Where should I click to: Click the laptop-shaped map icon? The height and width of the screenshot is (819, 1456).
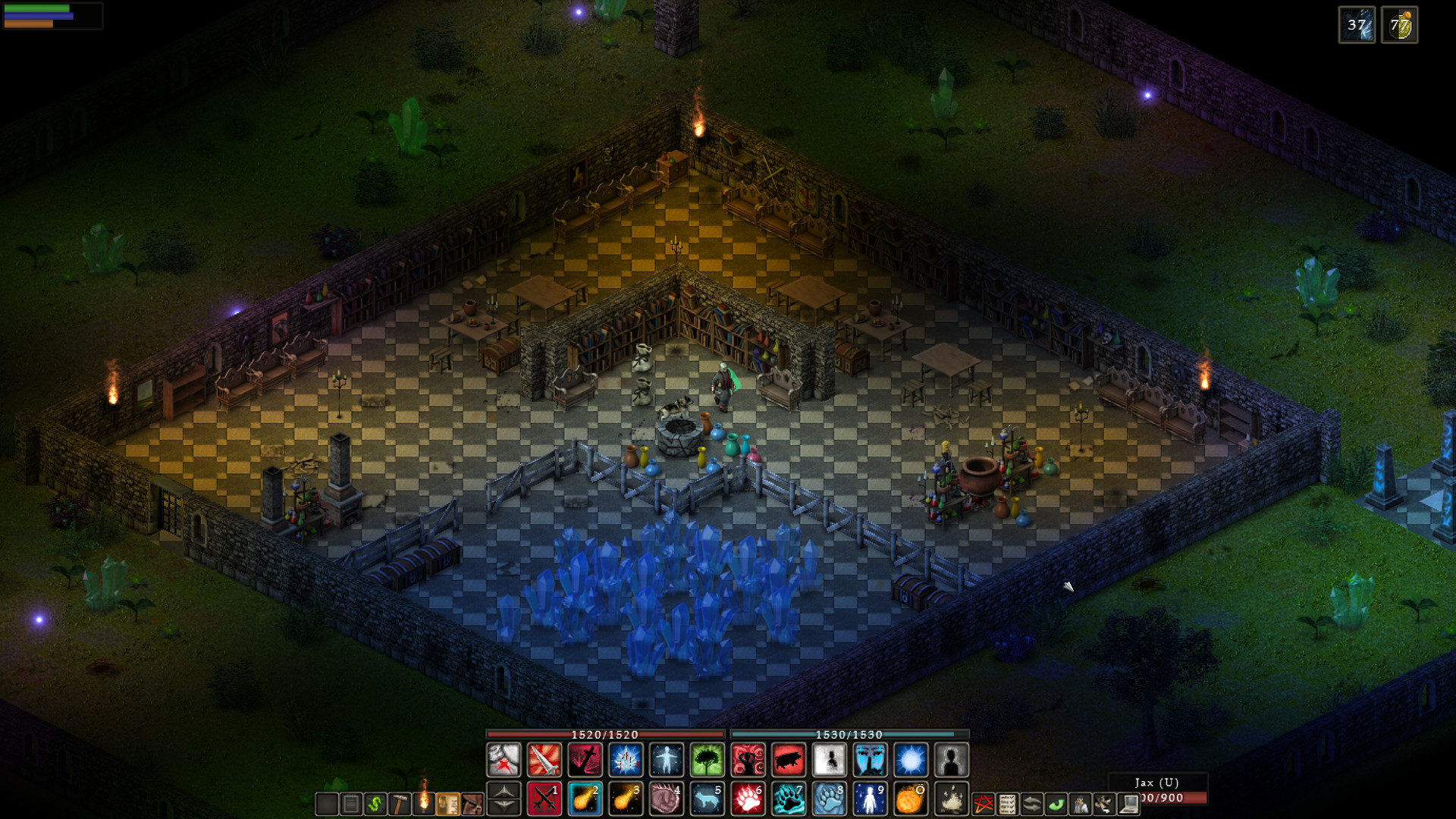point(1129,803)
